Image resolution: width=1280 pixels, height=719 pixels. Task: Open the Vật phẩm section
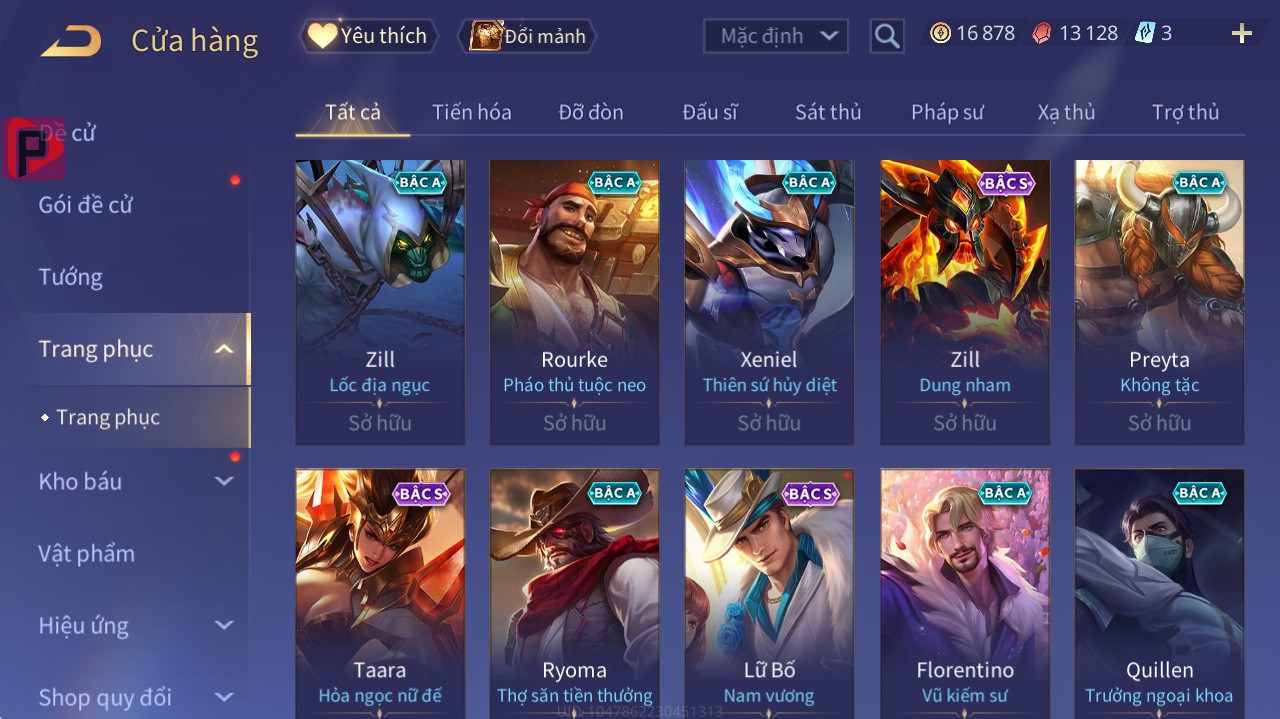86,553
